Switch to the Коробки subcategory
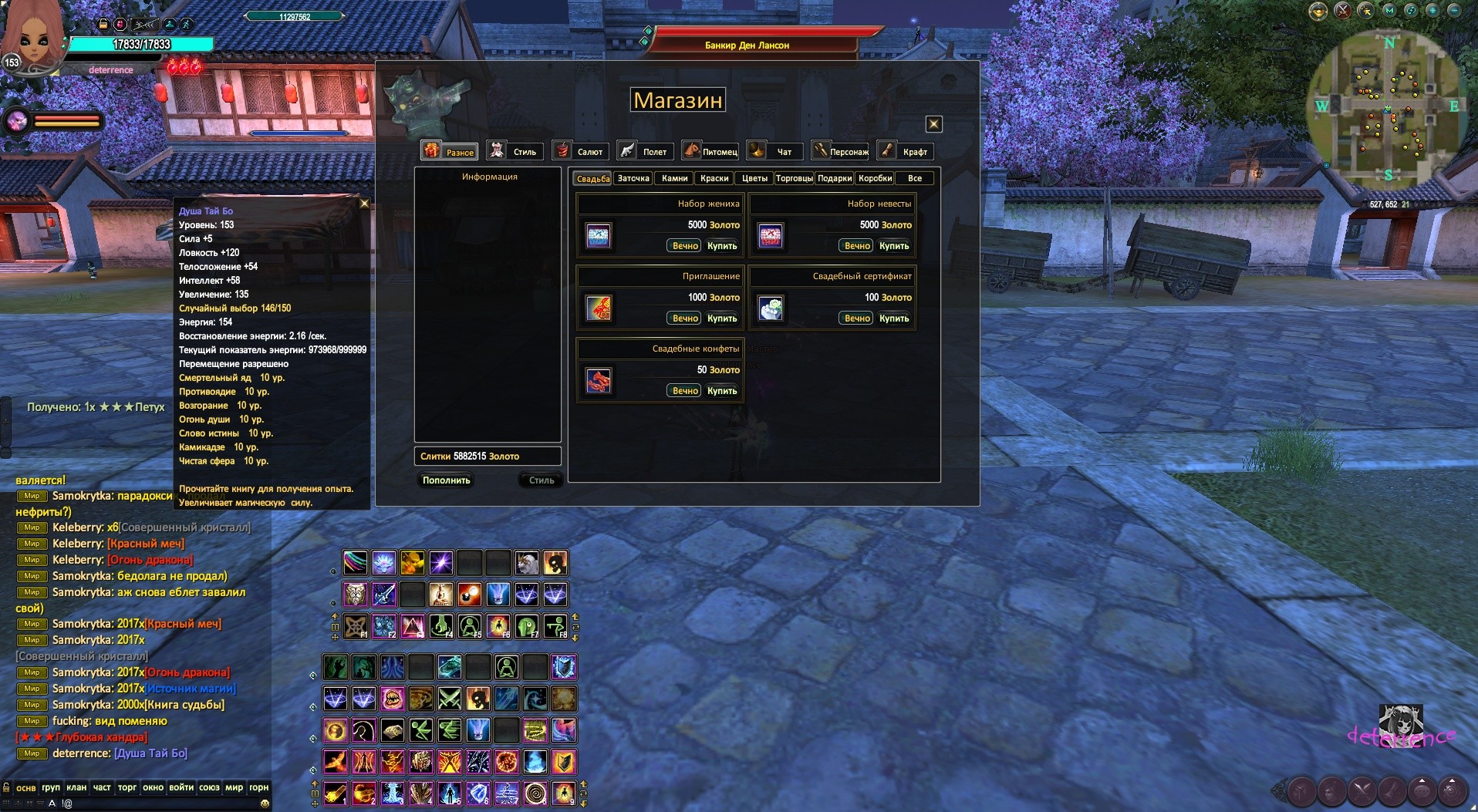The image size is (1478, 812). click(x=875, y=178)
